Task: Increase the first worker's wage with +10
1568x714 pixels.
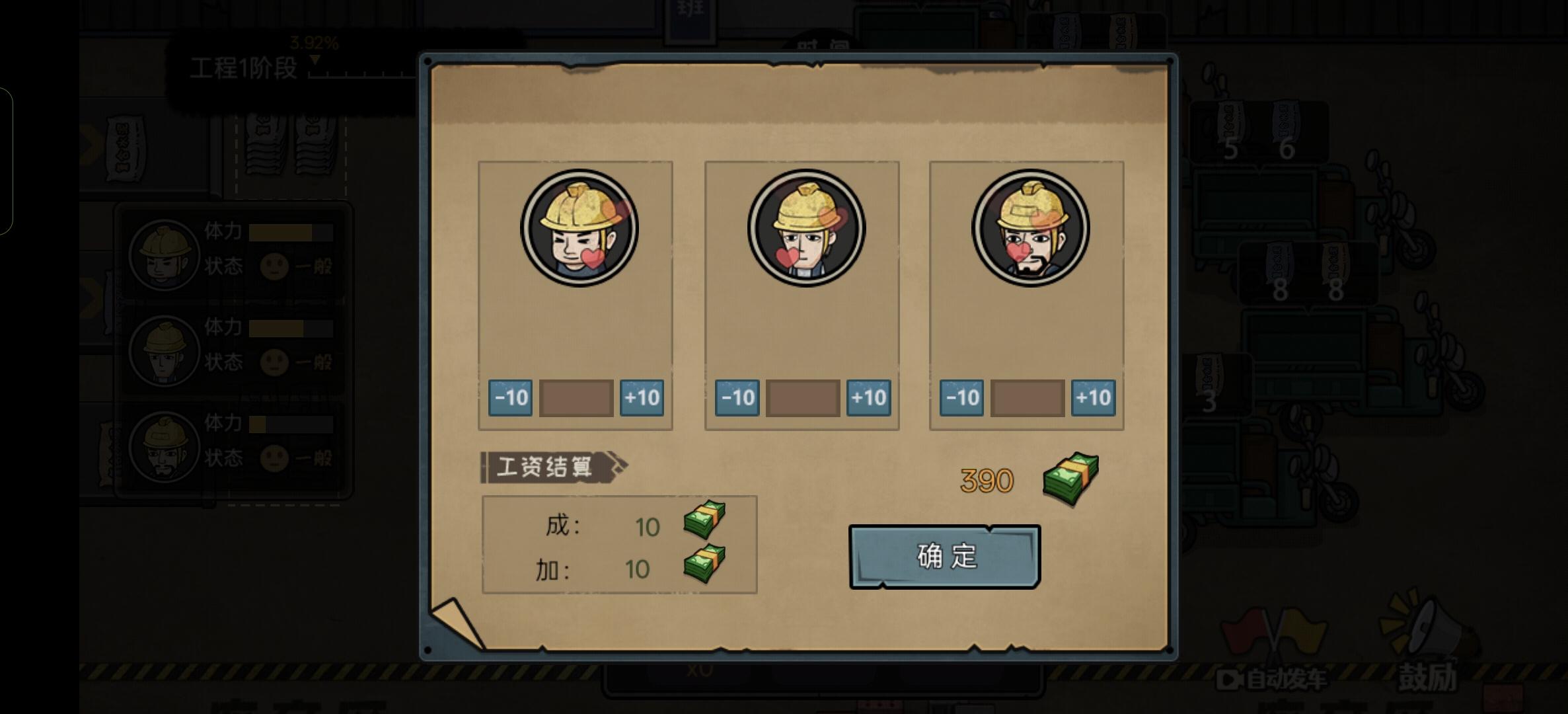Action: [x=642, y=397]
